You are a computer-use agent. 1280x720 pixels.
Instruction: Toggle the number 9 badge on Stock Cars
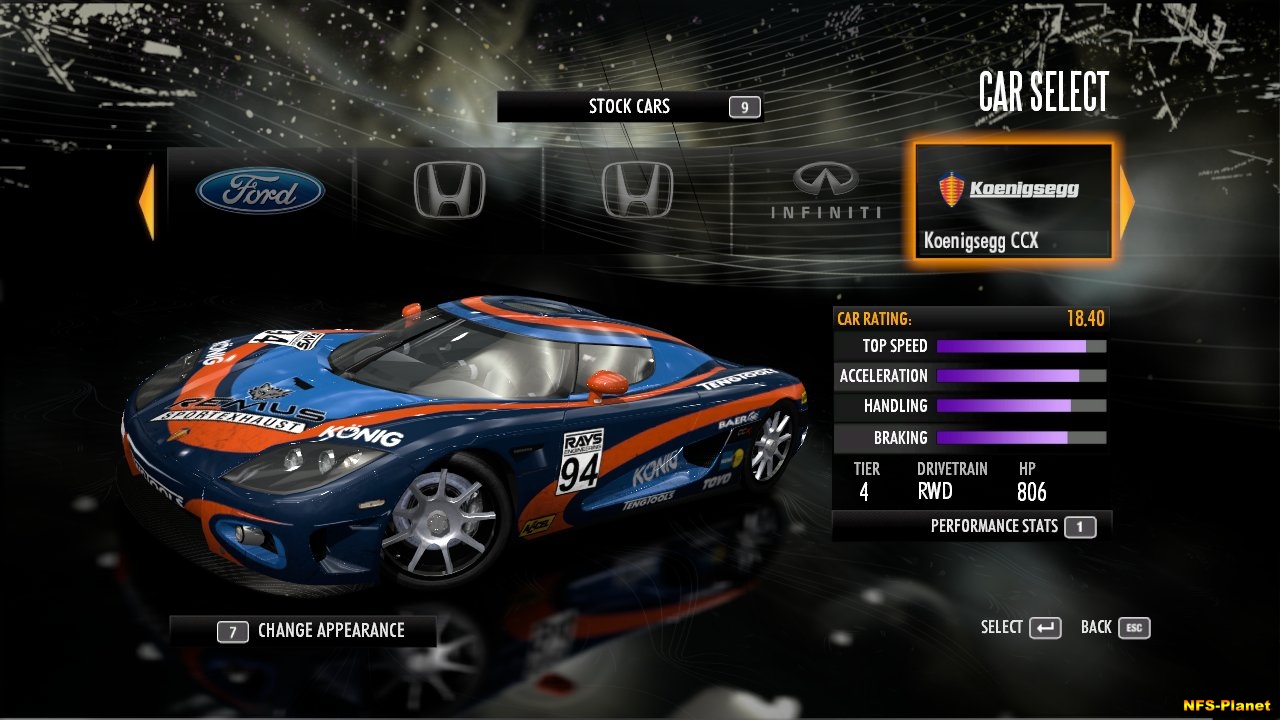click(745, 105)
